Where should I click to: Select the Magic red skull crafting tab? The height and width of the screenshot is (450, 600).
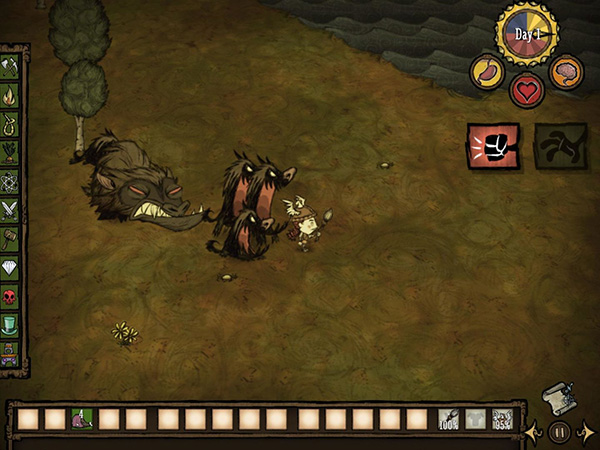pyautogui.click(x=12, y=297)
